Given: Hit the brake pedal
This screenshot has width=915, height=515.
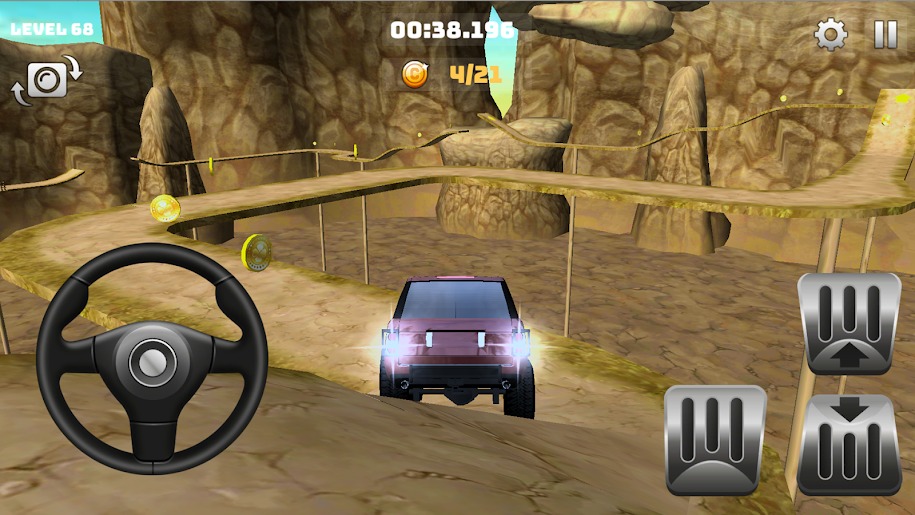Looking at the screenshot, I should tap(715, 438).
